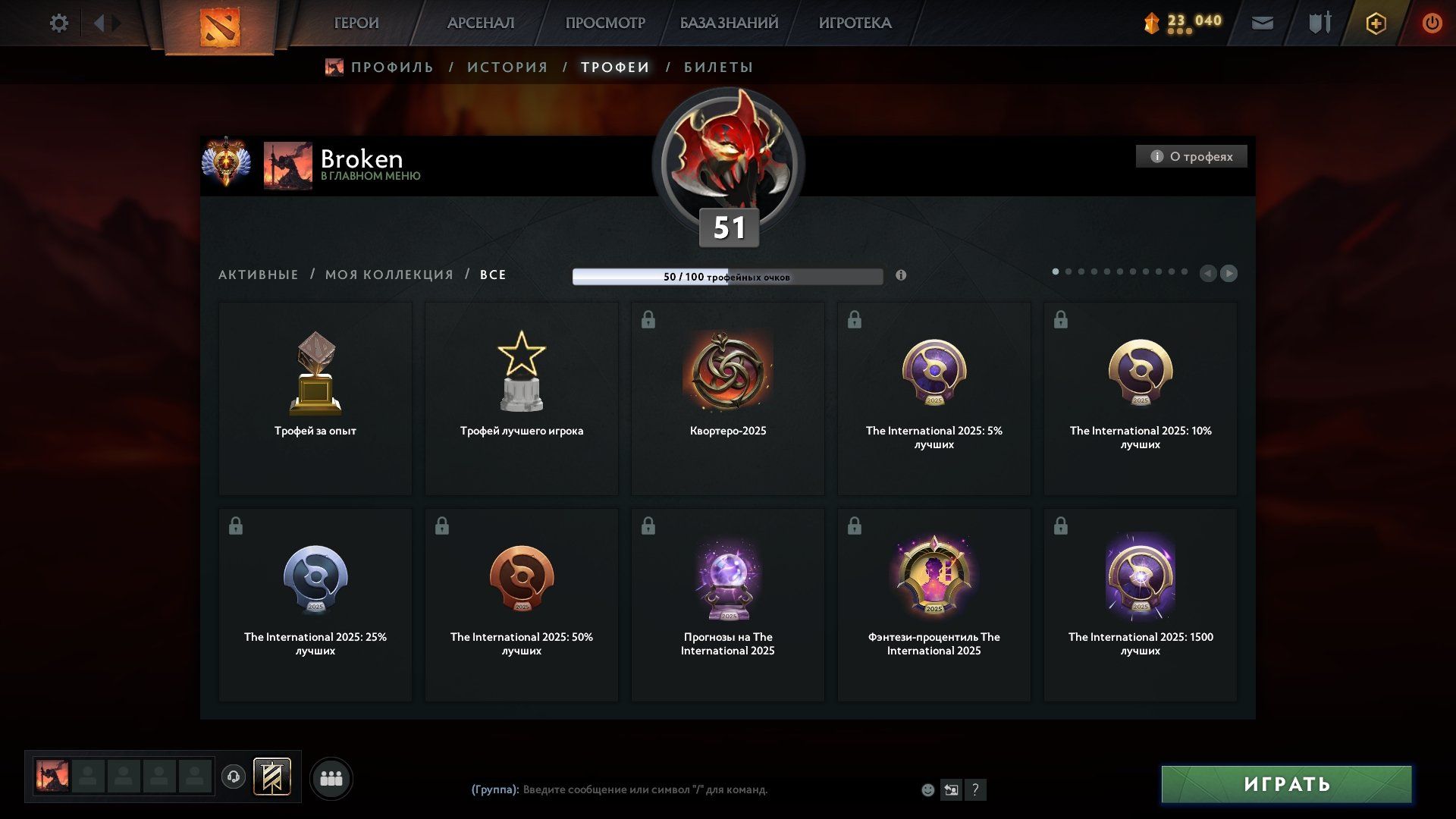Image resolution: width=1456 pixels, height=819 pixels.
Task: Open the mail envelope icon
Action: [x=1263, y=23]
